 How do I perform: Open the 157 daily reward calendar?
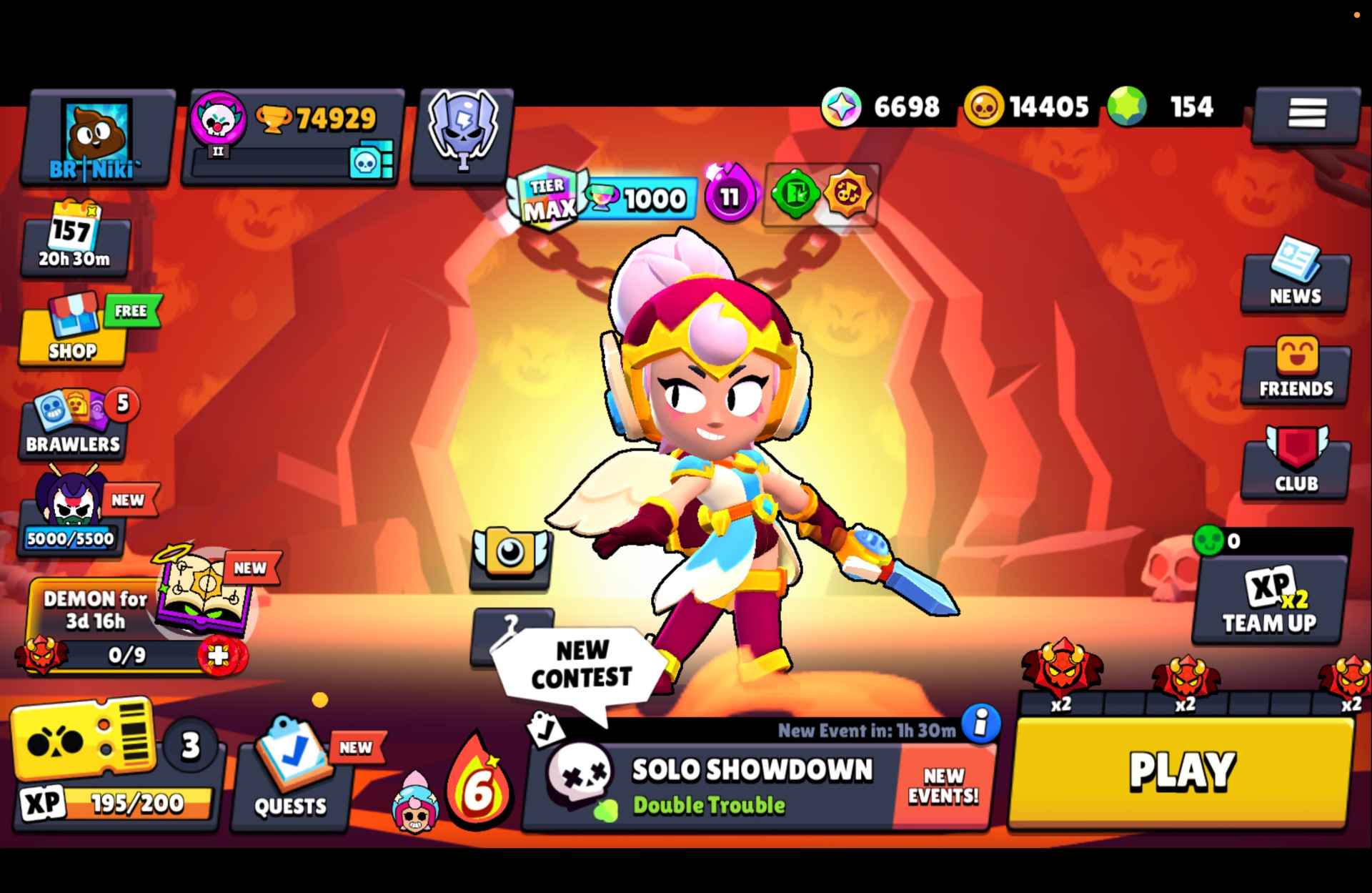75,240
